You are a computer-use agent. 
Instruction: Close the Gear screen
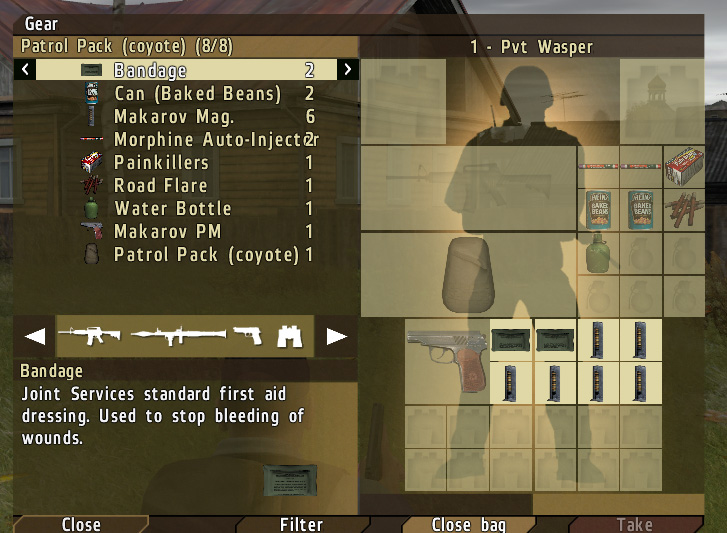[81, 524]
